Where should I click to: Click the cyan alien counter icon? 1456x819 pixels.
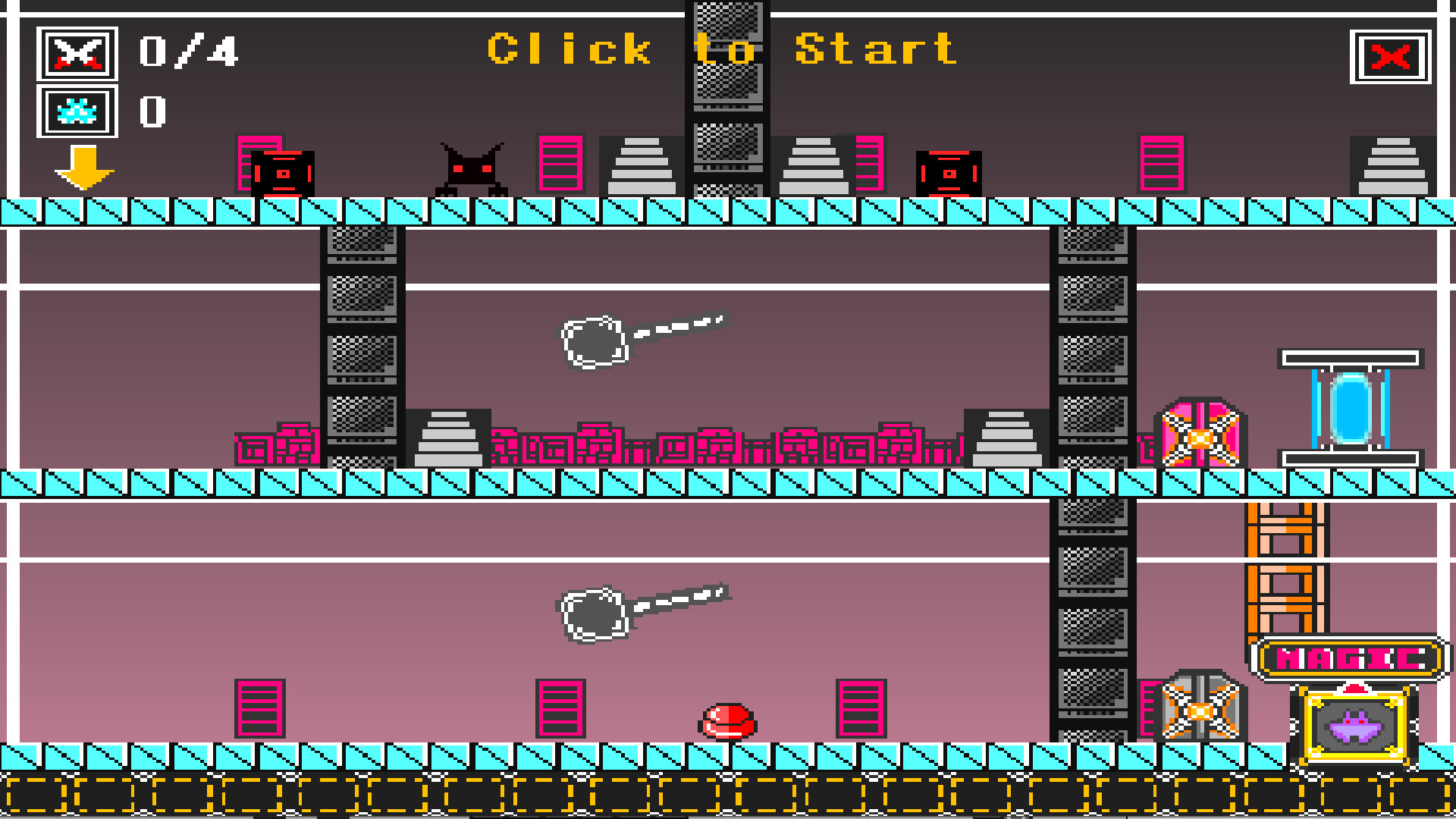point(77,112)
